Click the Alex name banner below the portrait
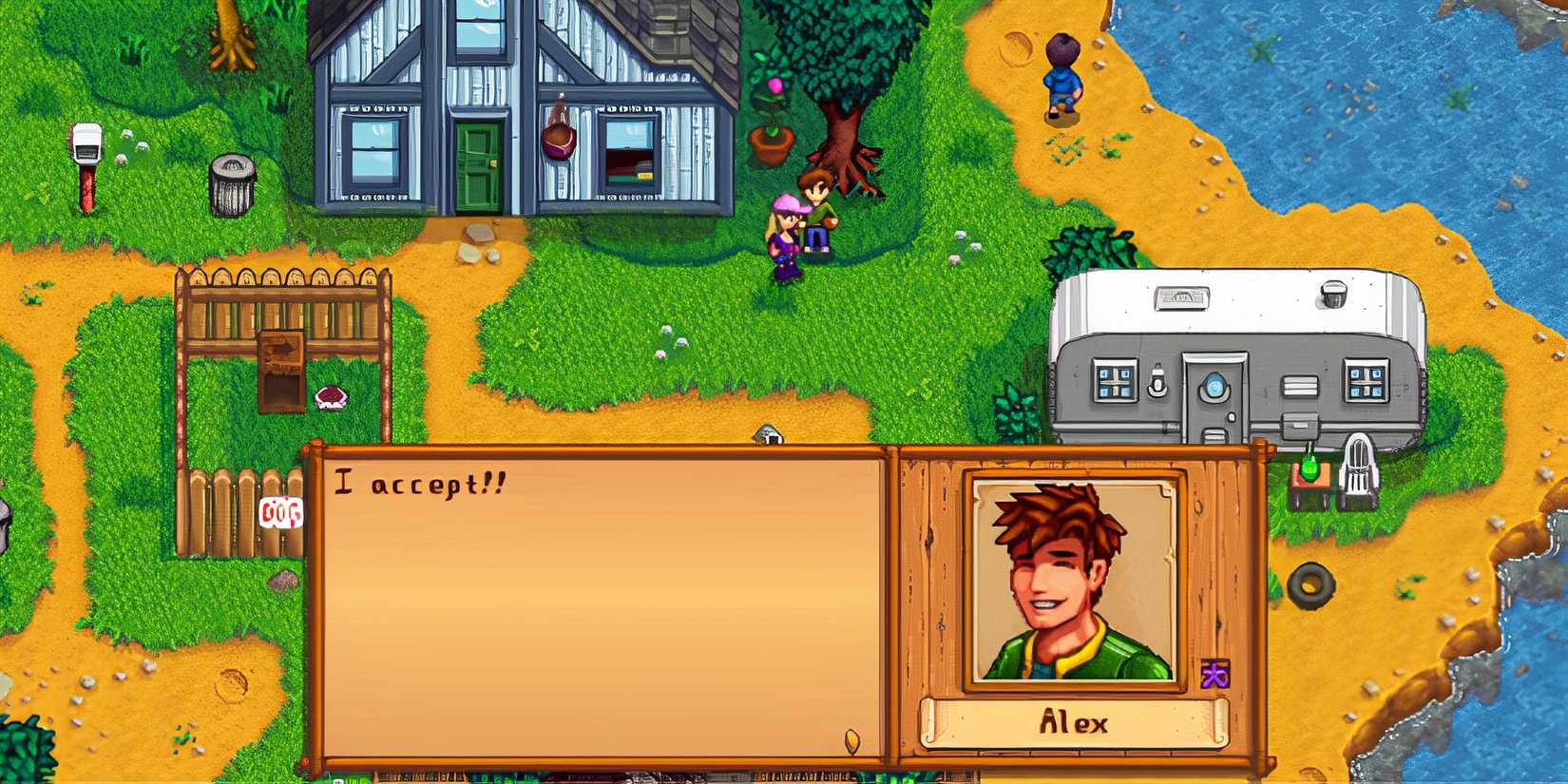This screenshot has height=784, width=1568. 1074,722
